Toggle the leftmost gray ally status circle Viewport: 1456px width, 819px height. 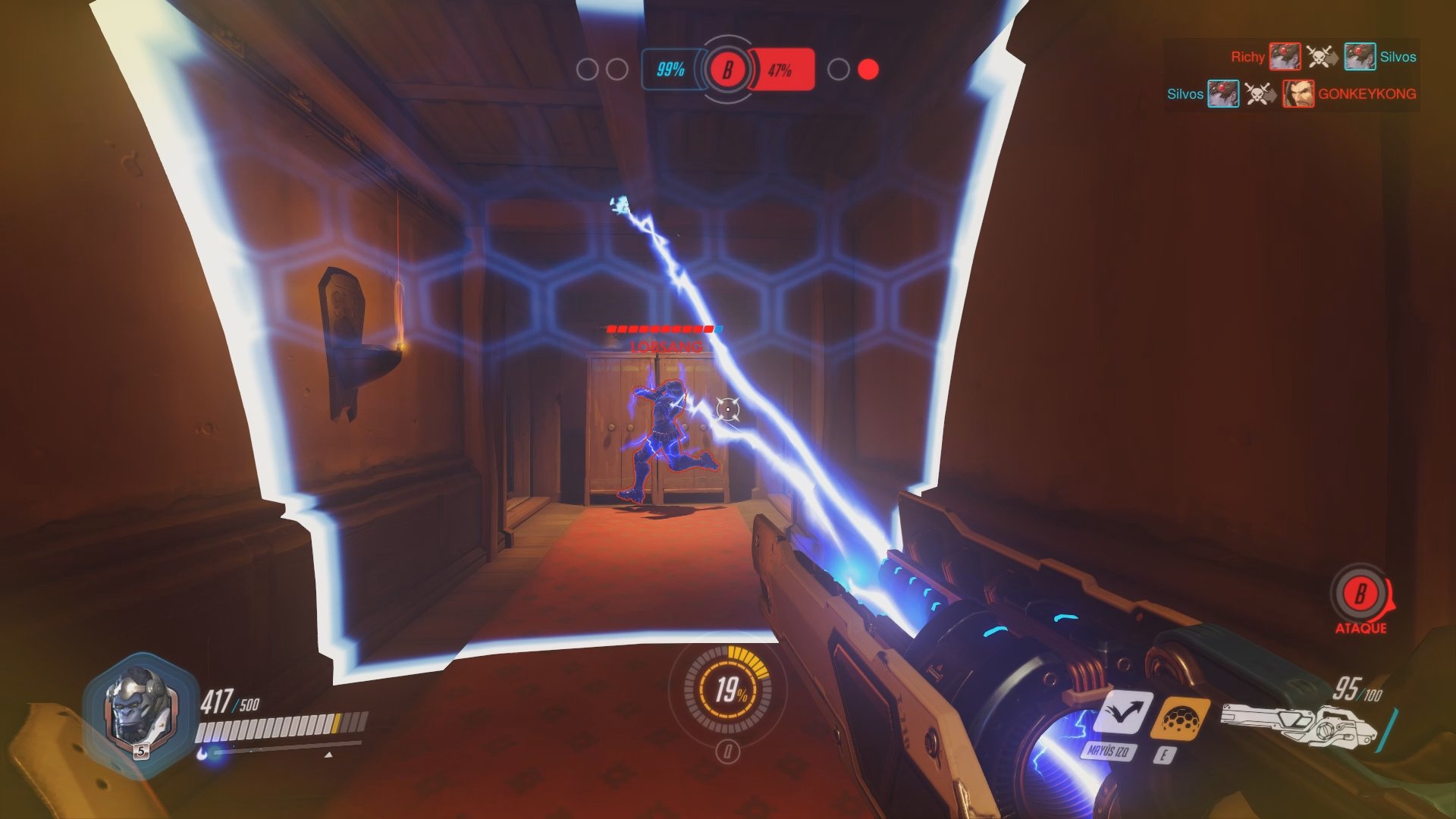click(x=586, y=70)
